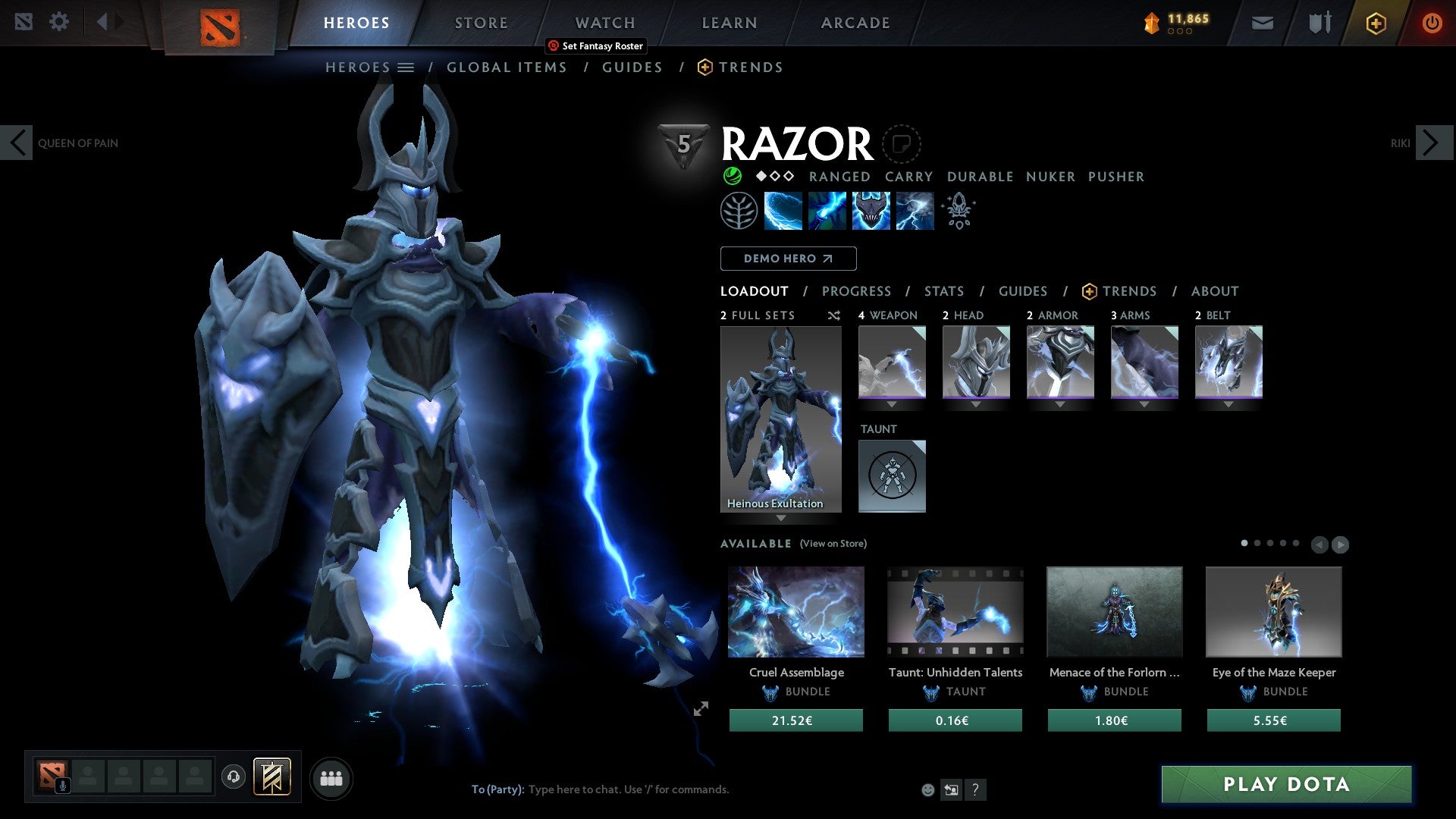1456x819 pixels.
Task: Expand the Weapon slot dropdown arrow
Action: click(x=892, y=404)
